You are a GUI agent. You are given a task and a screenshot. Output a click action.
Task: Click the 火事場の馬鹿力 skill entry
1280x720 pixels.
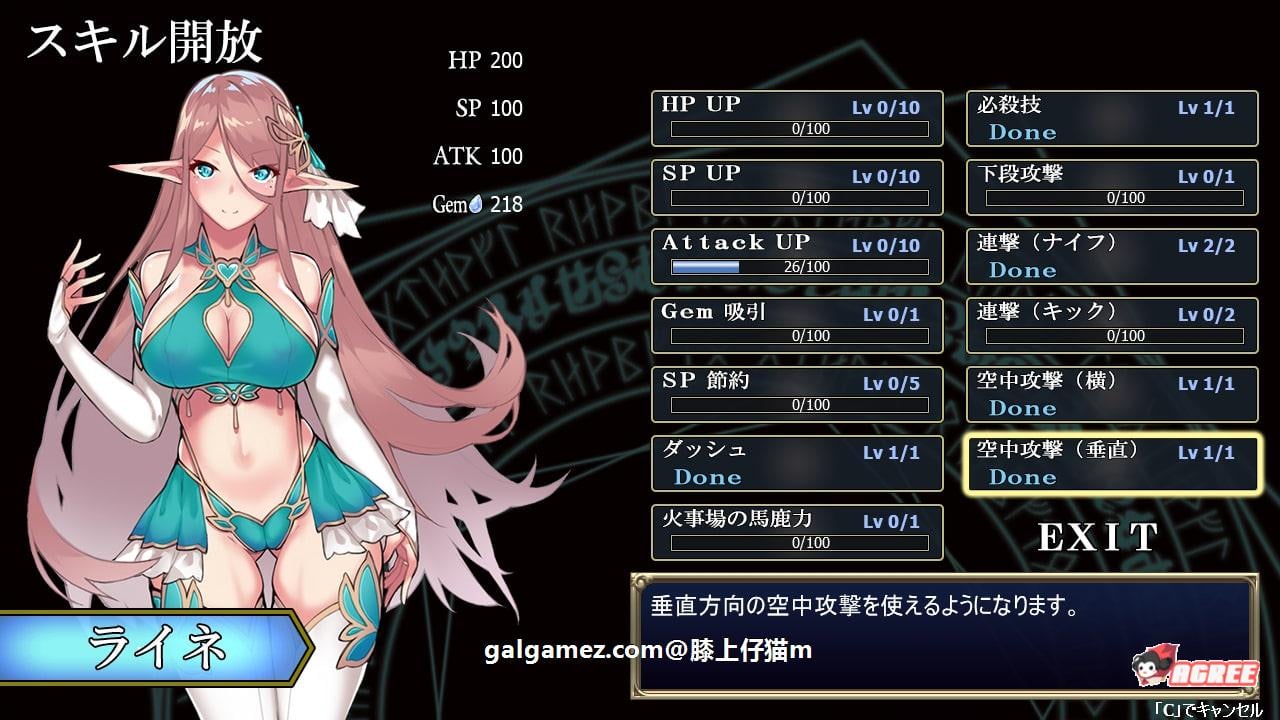coord(797,532)
